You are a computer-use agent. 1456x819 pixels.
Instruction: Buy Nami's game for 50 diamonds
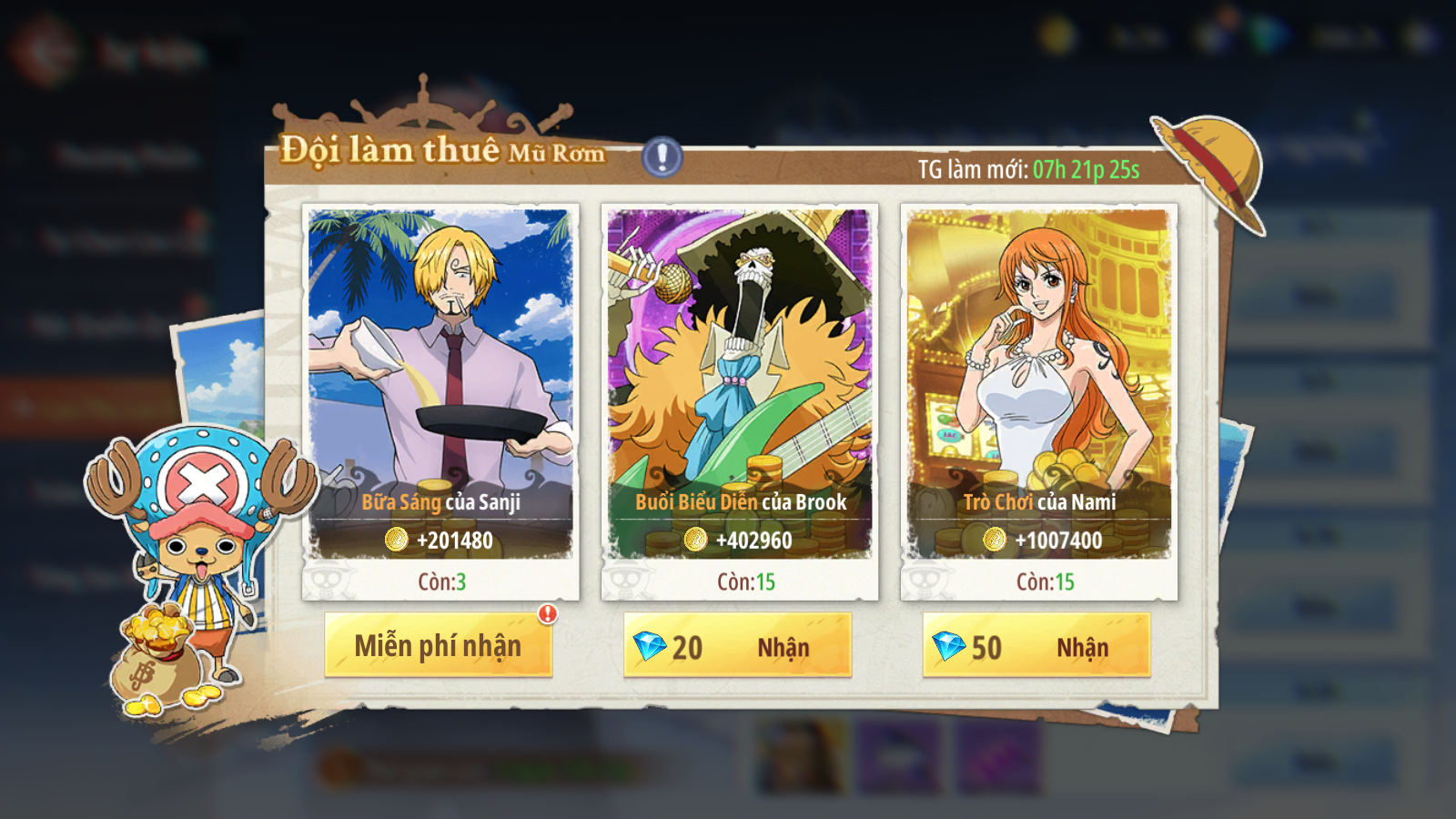[1036, 645]
